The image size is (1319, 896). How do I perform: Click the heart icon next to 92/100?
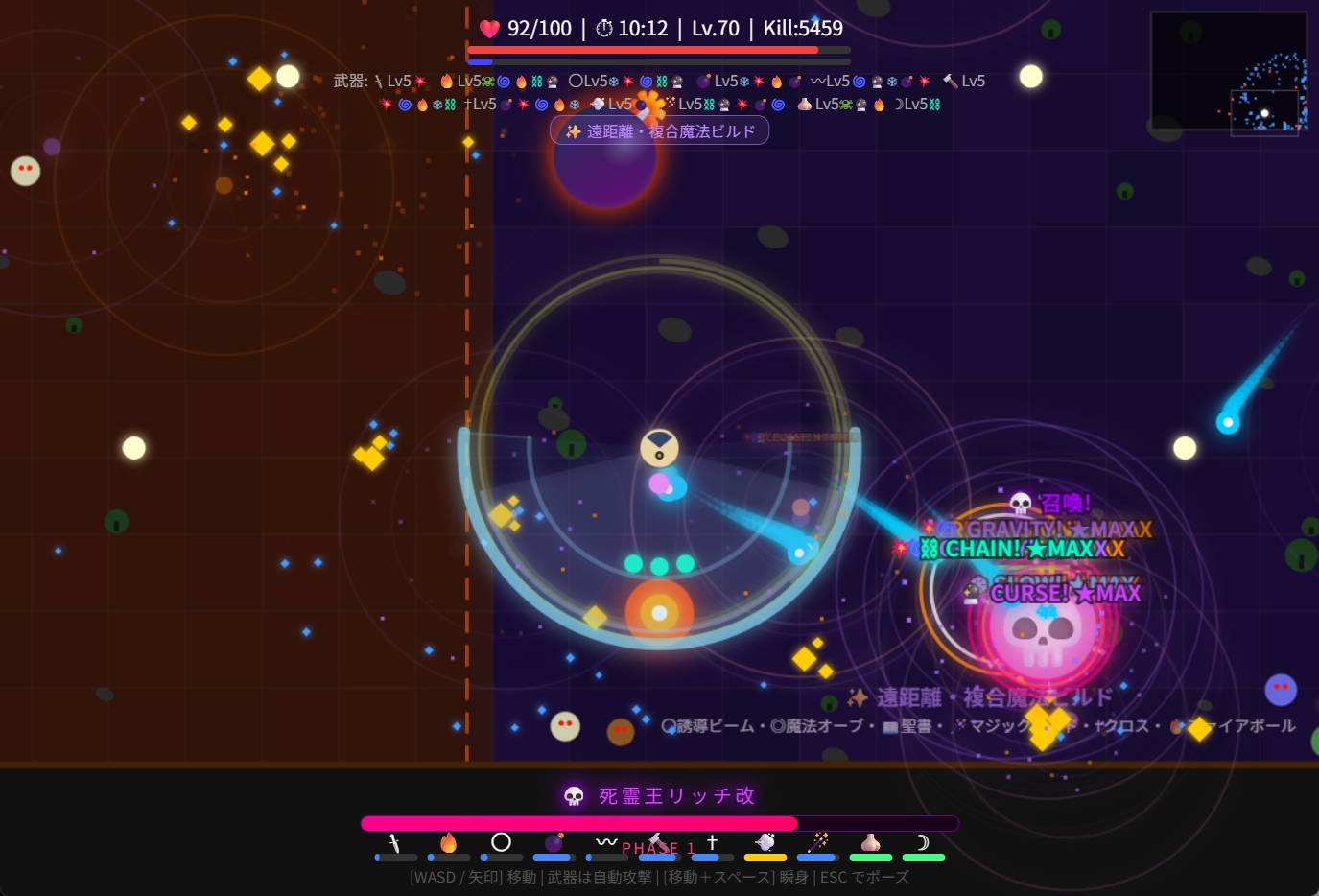tap(488, 28)
